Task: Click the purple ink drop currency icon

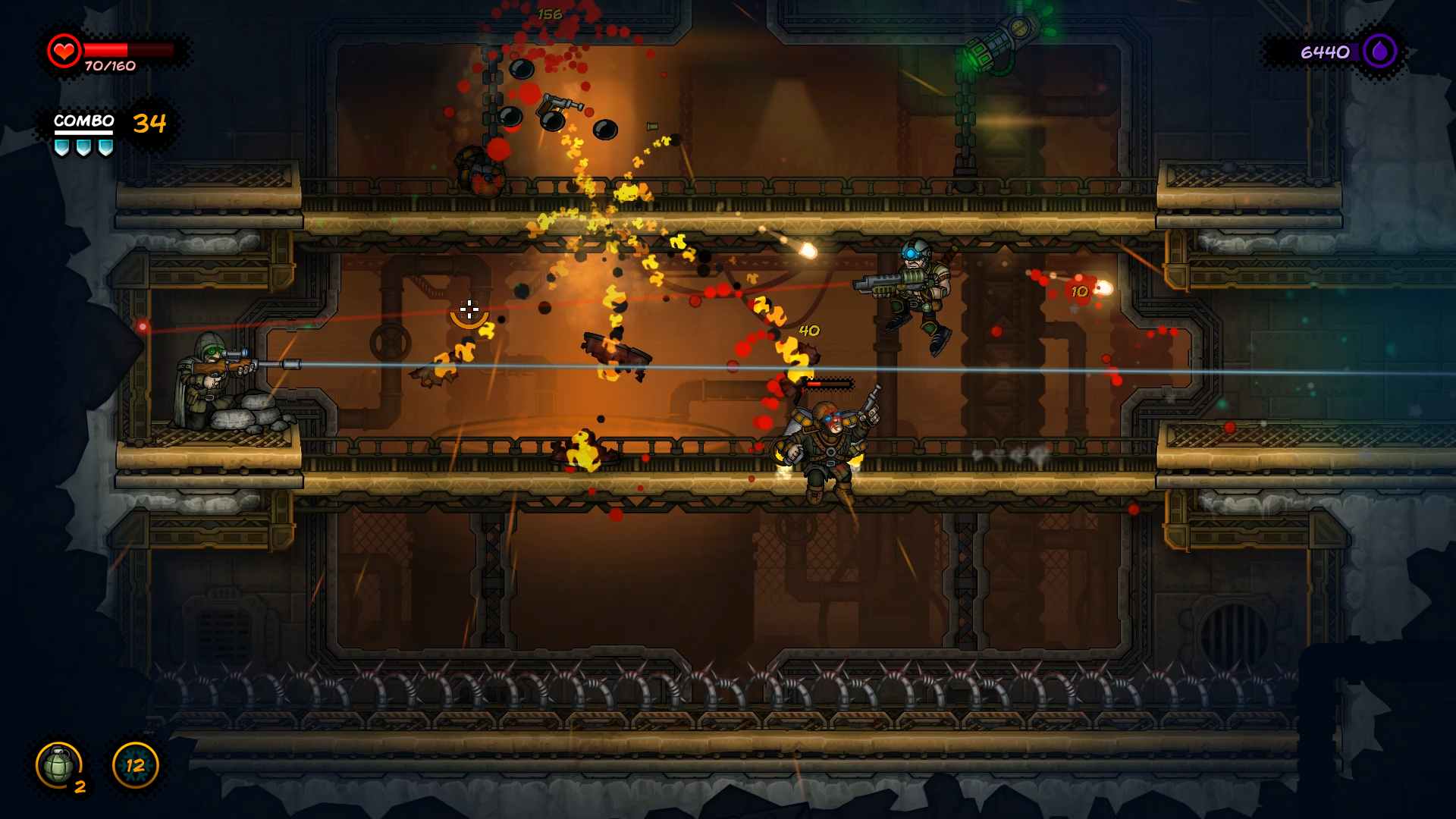Action: (1379, 52)
